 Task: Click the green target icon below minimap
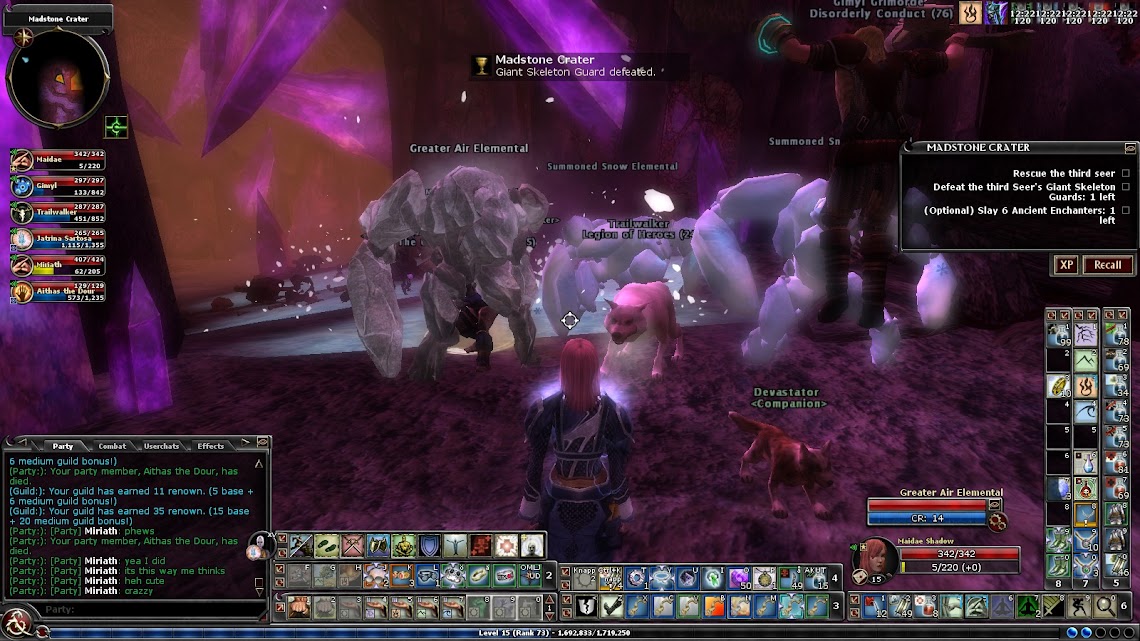tap(117, 127)
